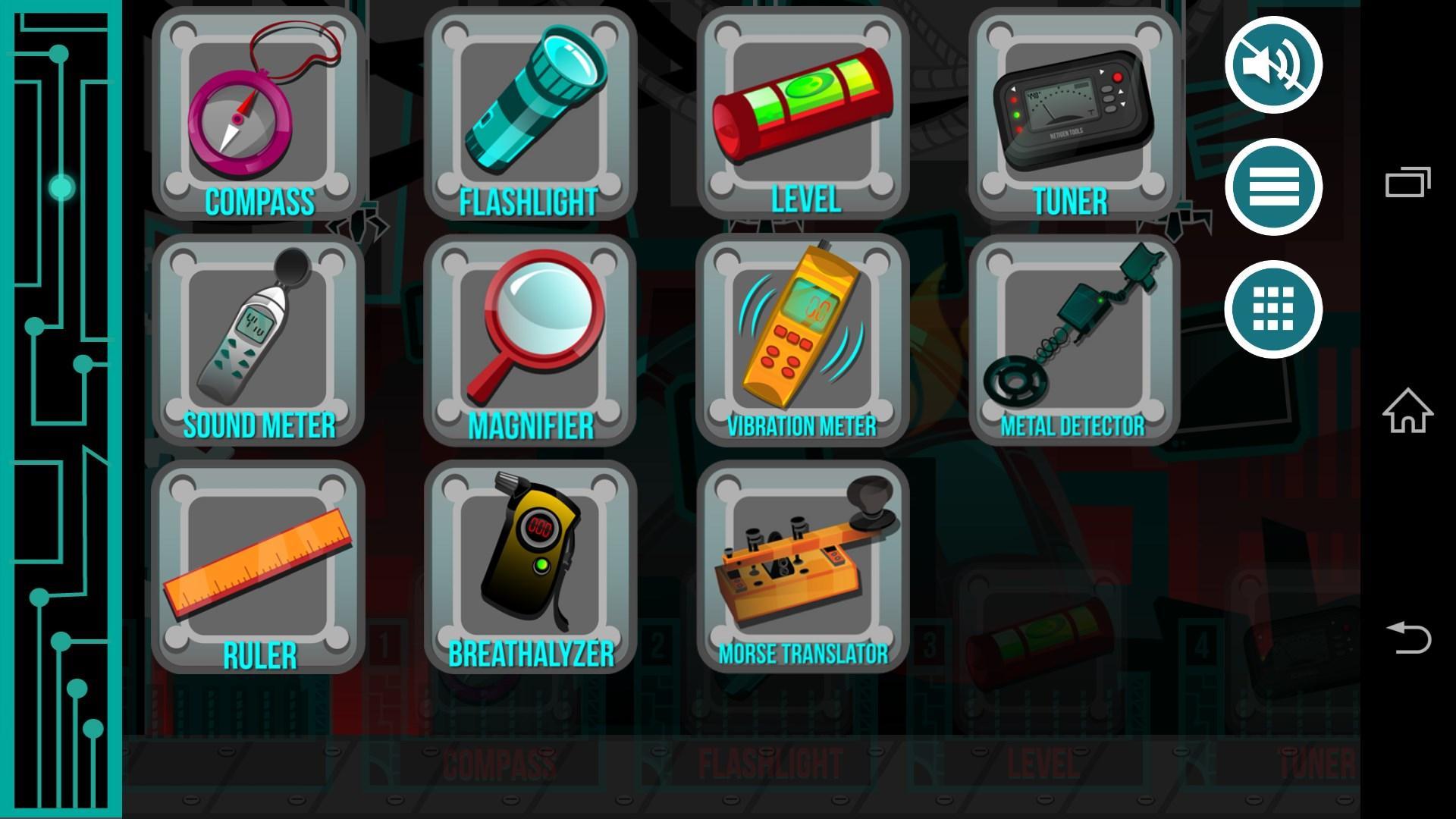Open the hamburger menu

(1274, 188)
